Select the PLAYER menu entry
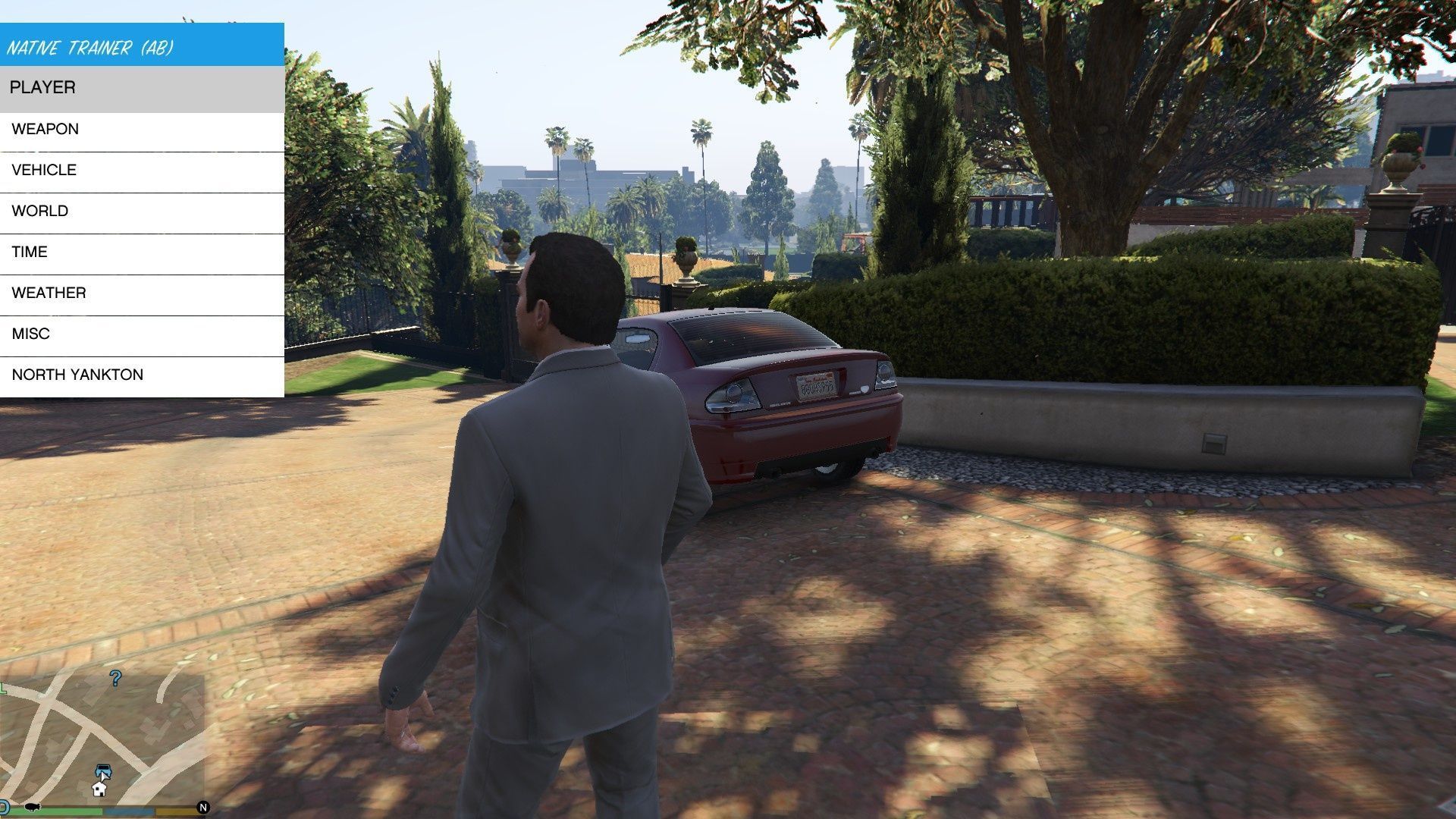 click(142, 88)
